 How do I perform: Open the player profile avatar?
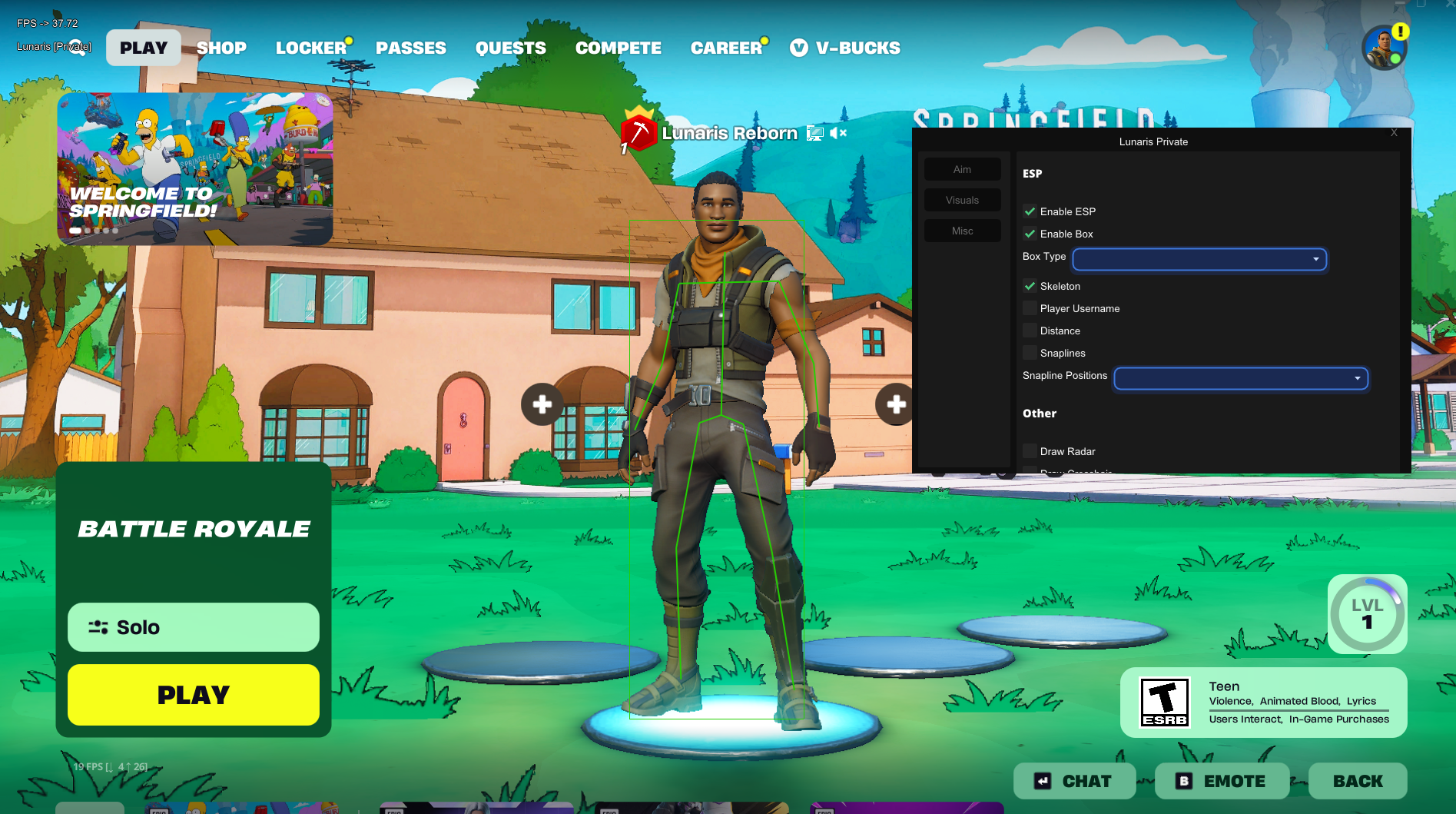coord(1384,48)
